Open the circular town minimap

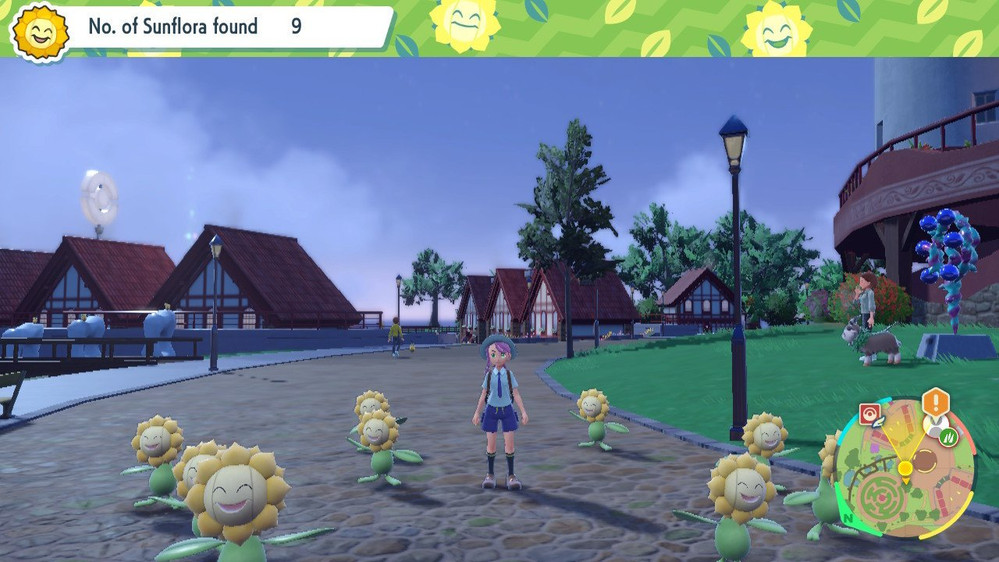point(905,468)
